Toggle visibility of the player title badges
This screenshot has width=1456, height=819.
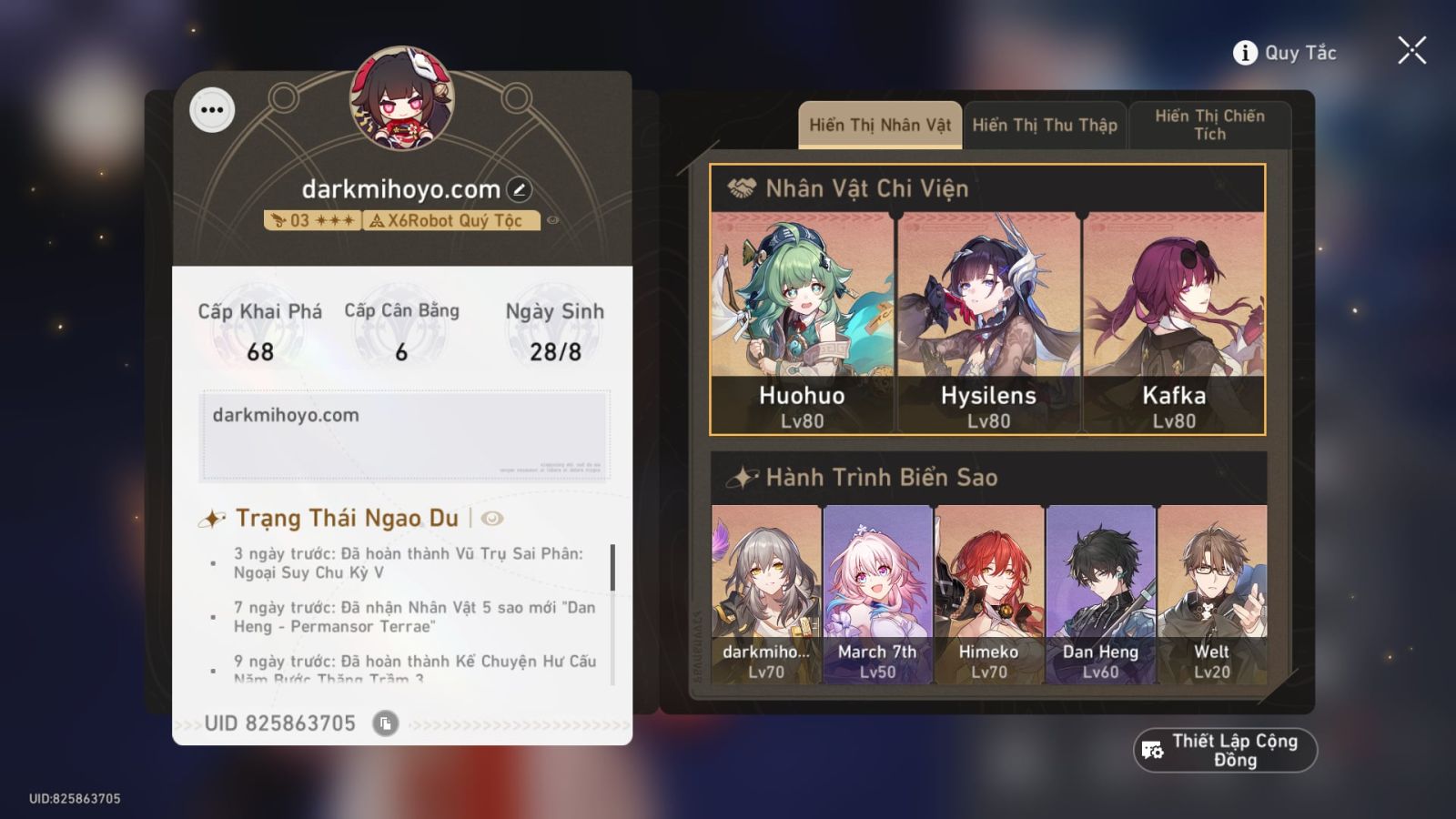(554, 220)
